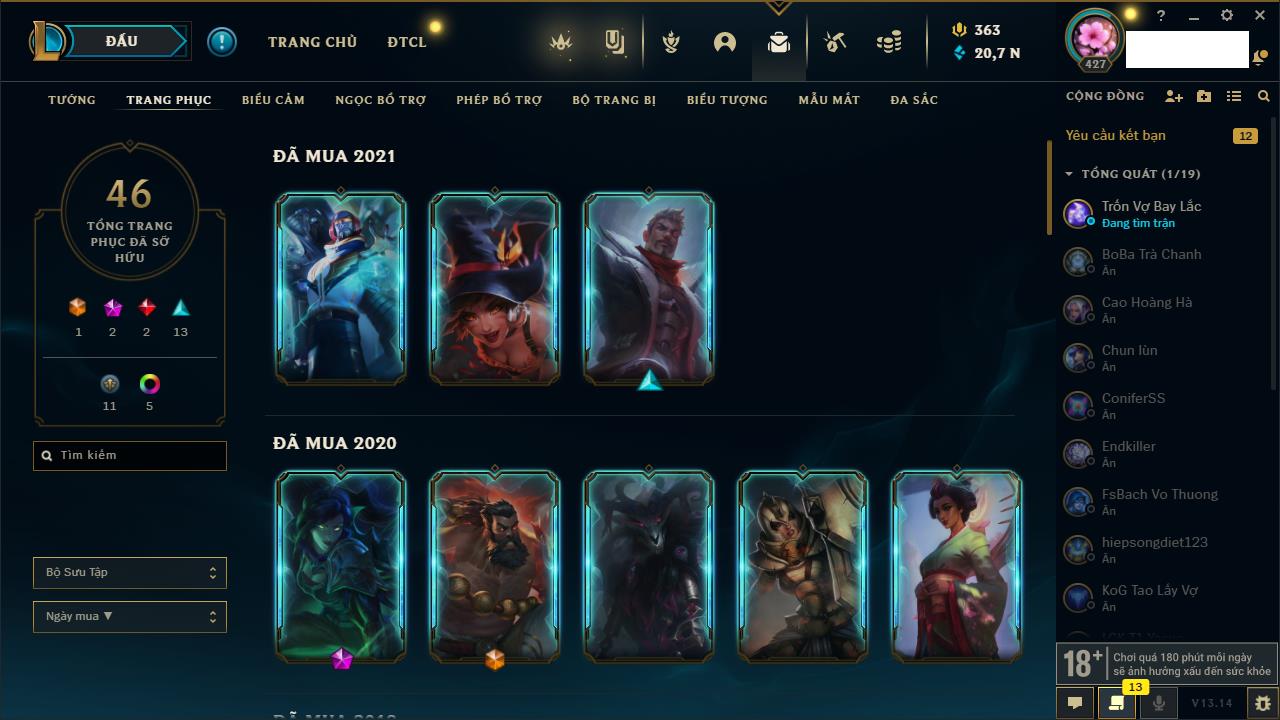Open client settings gear in title bar
Image resolution: width=1280 pixels, height=720 pixels.
(x=1227, y=16)
